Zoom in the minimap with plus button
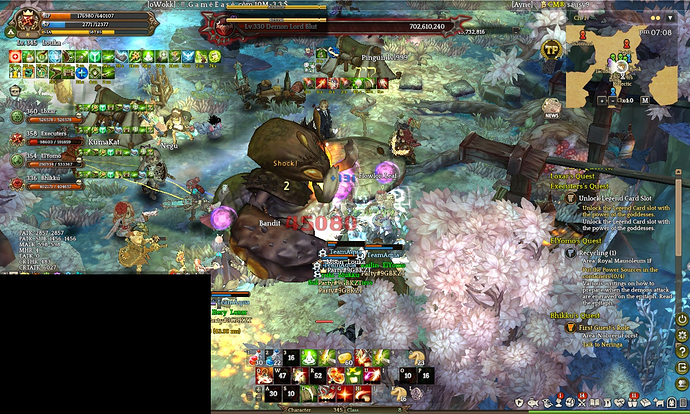 tap(601, 100)
